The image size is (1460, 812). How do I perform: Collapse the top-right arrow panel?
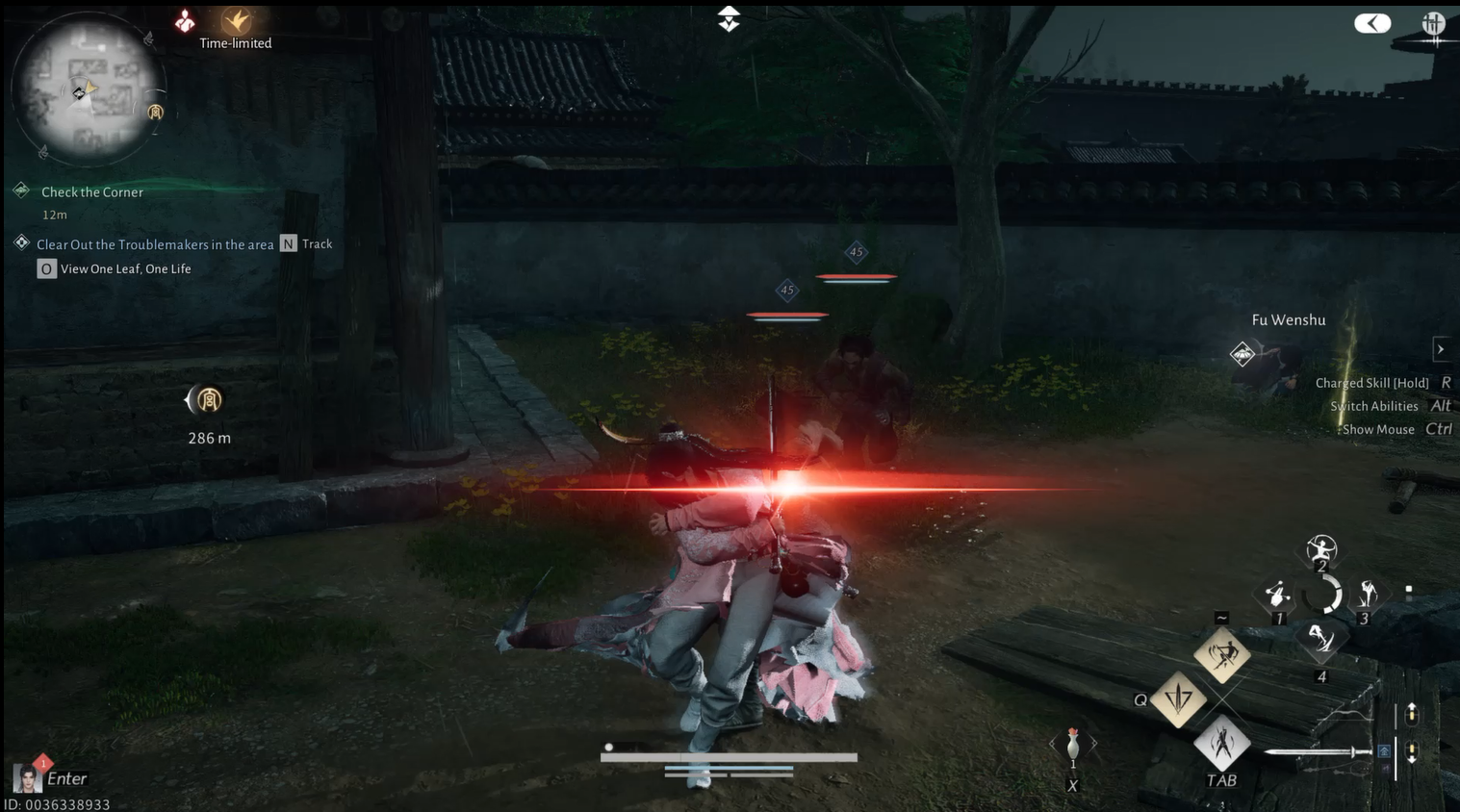(x=1370, y=22)
